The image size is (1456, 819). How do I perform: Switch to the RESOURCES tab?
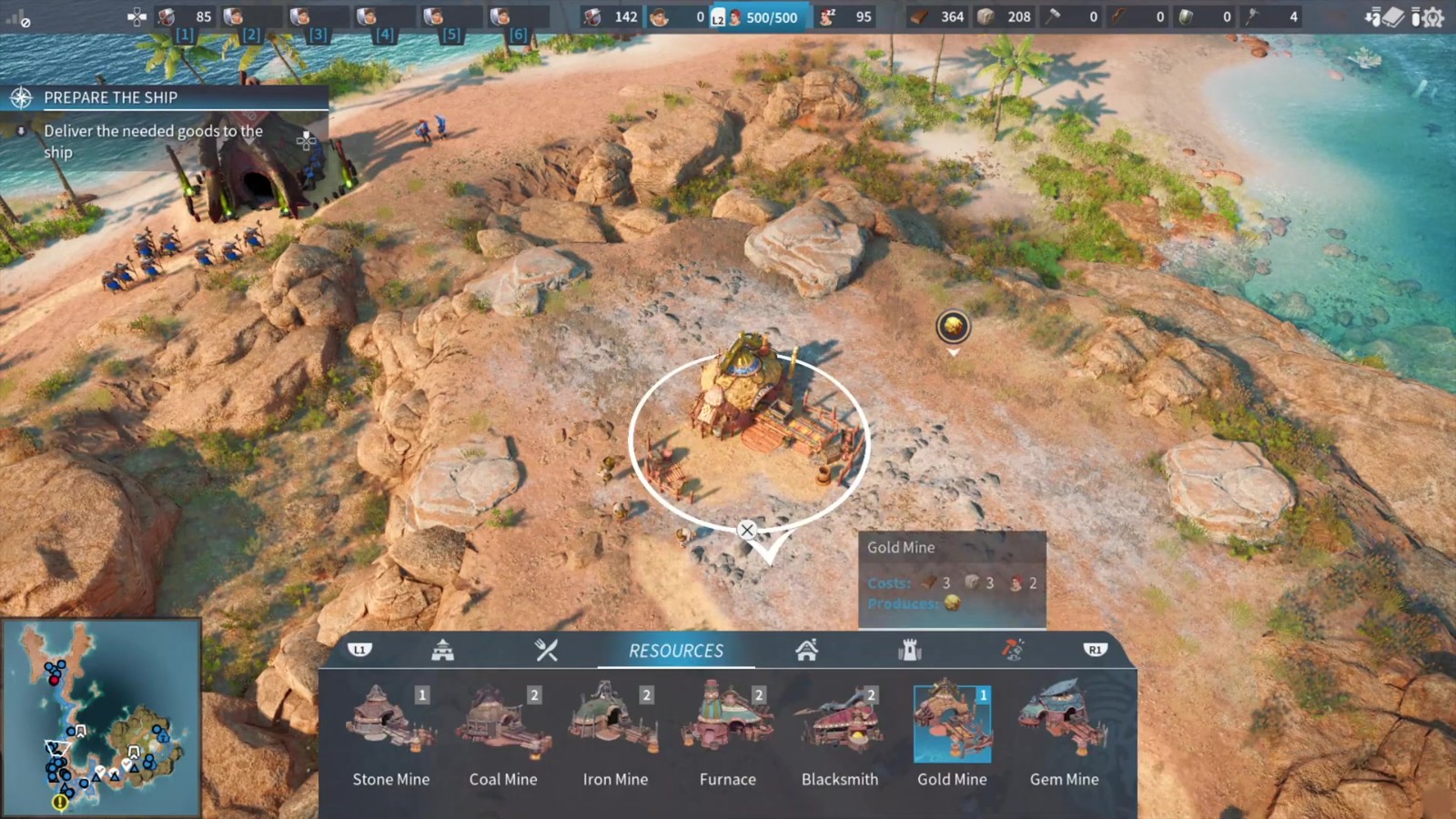(676, 650)
